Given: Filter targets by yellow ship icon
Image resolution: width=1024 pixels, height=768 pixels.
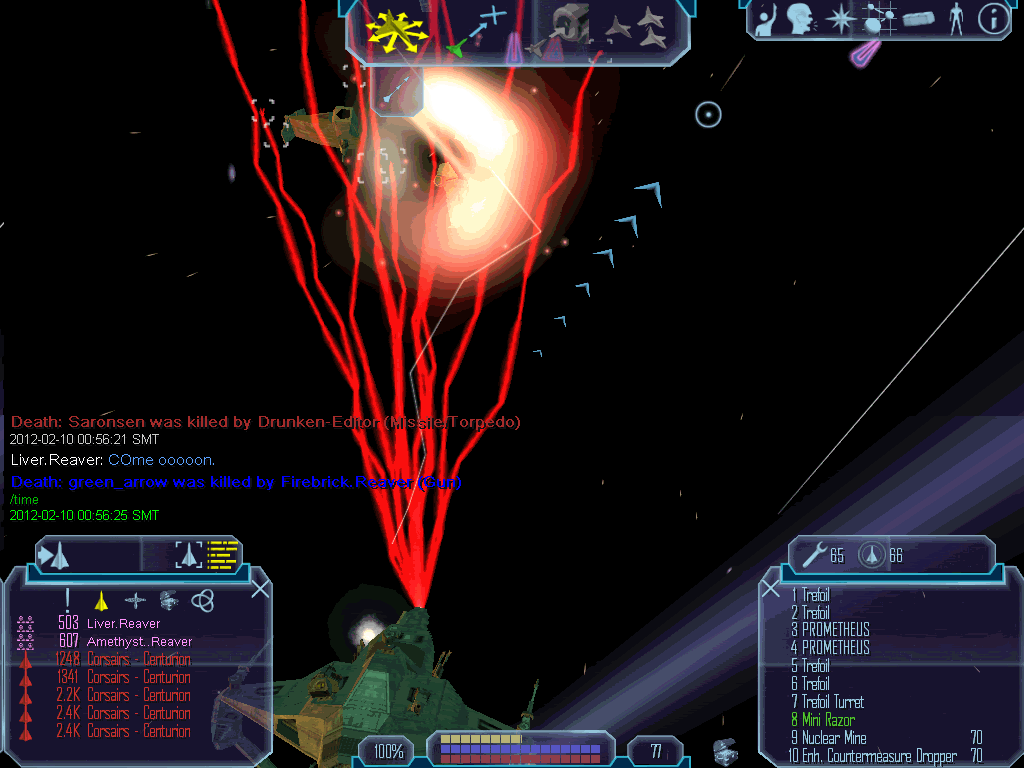Looking at the screenshot, I should pyautogui.click(x=101, y=601).
